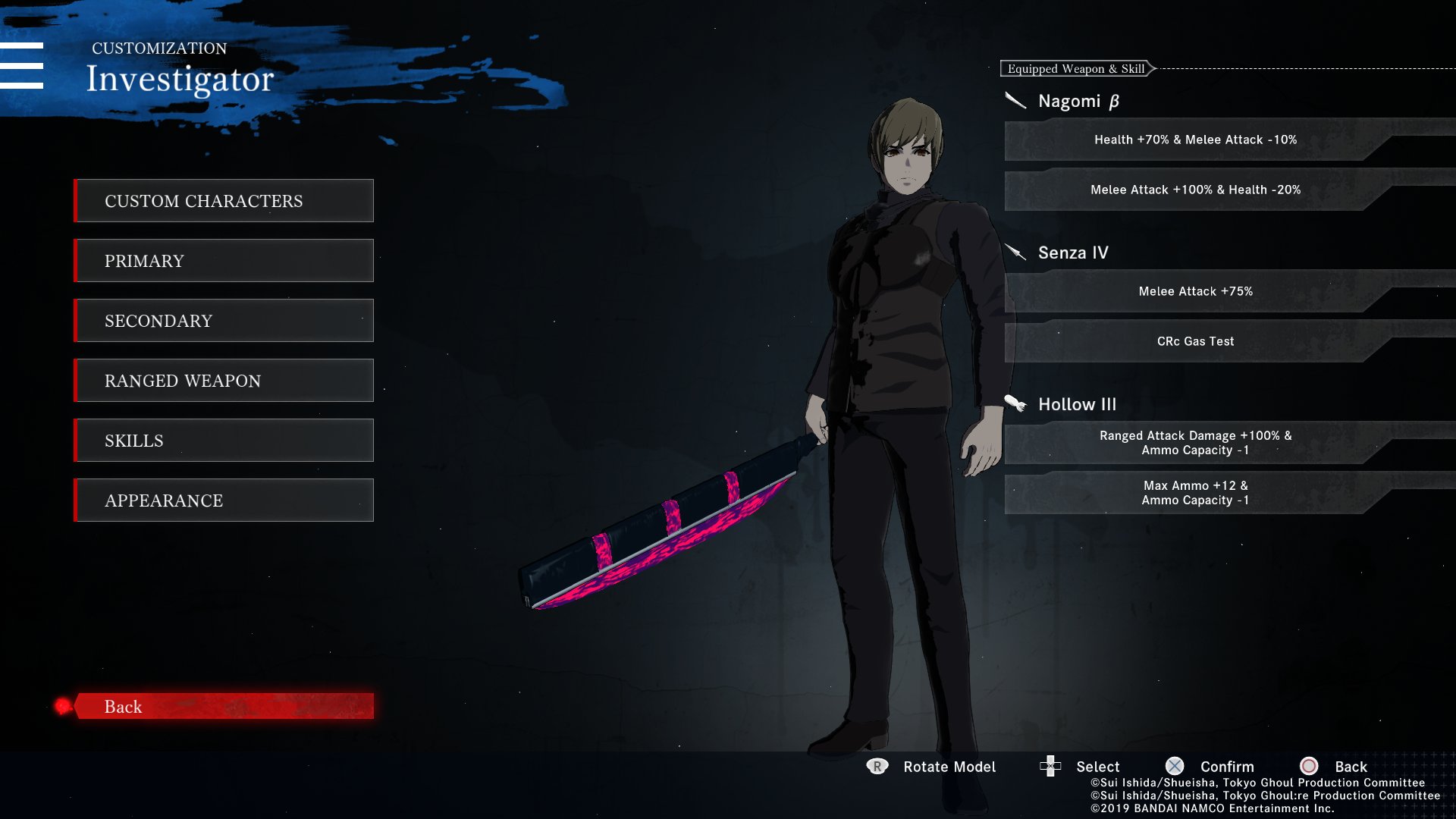Click the red Back button
Image resolution: width=1456 pixels, height=819 pixels.
tap(224, 706)
